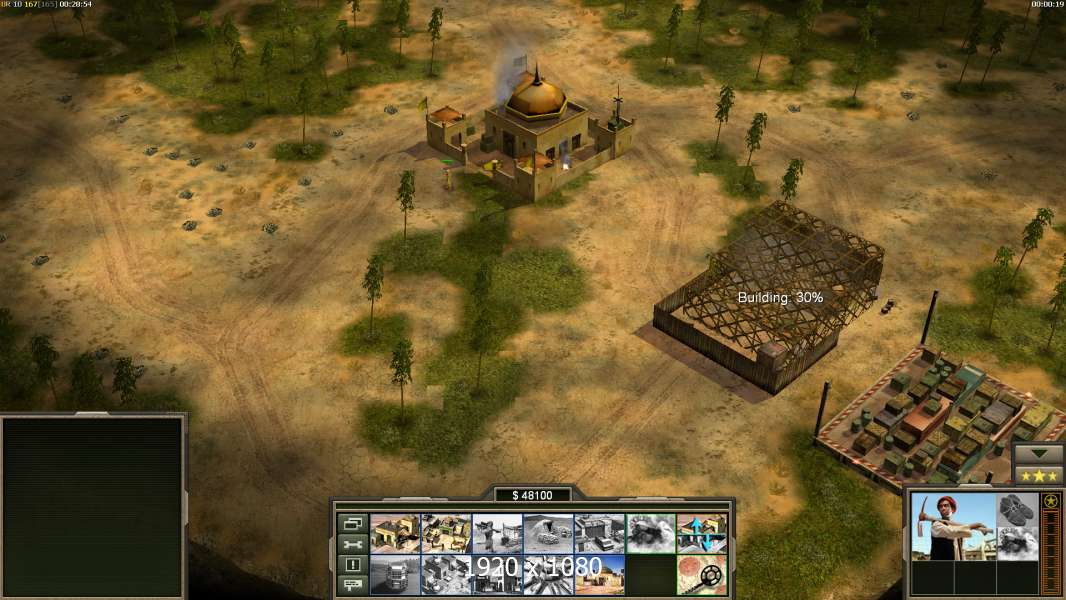
Task: Click the gold star rank emblem
Action: pyautogui.click(x=1051, y=501)
